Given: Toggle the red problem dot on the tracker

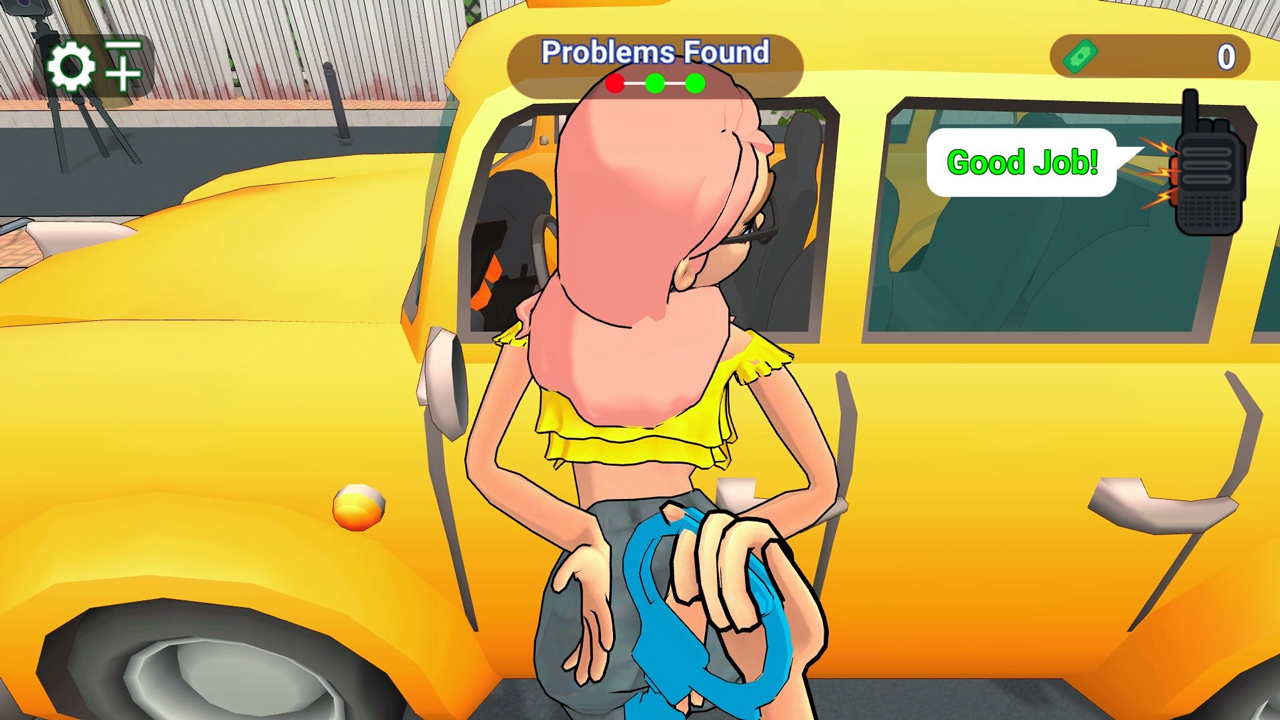Looking at the screenshot, I should [614, 84].
